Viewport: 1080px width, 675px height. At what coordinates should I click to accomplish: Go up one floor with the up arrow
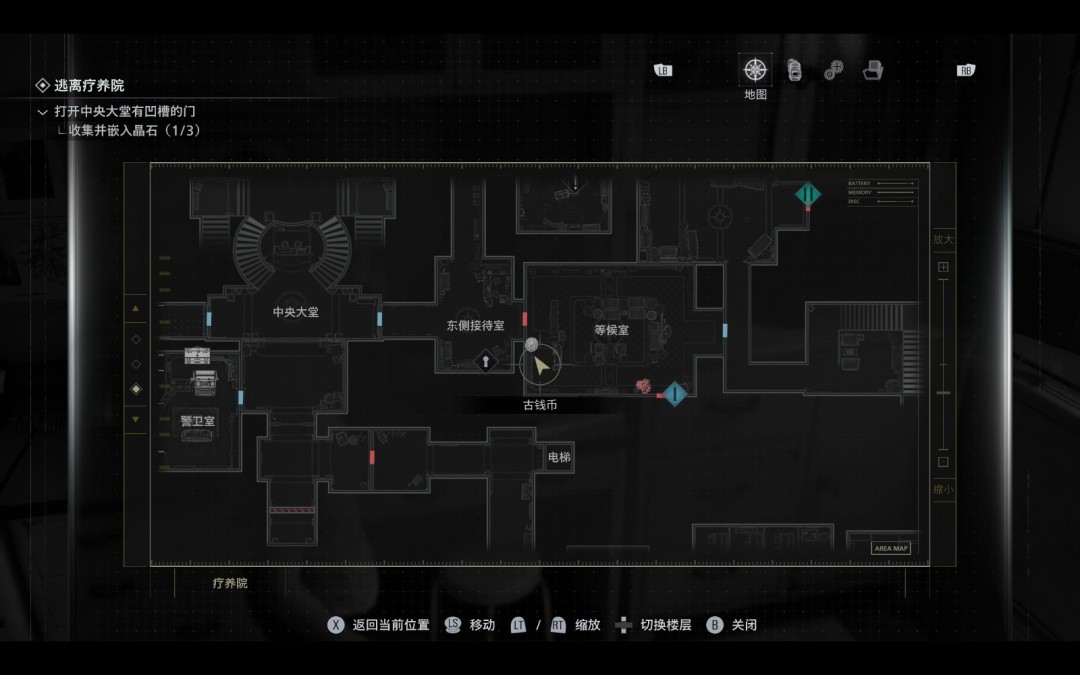pyautogui.click(x=136, y=309)
